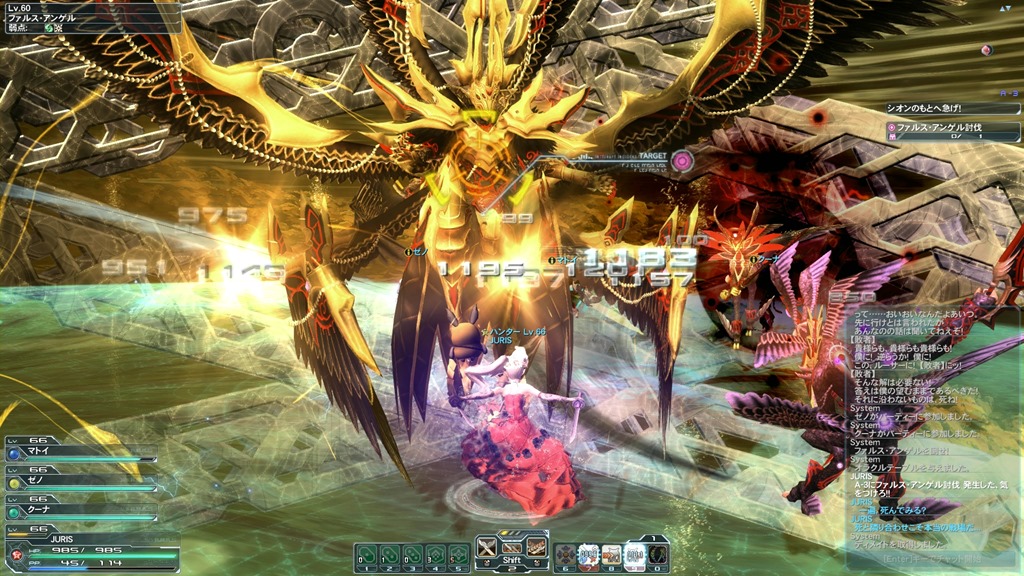
Task: Activate the glowing skill in subpalette slot 9
Action: pyautogui.click(x=635, y=554)
